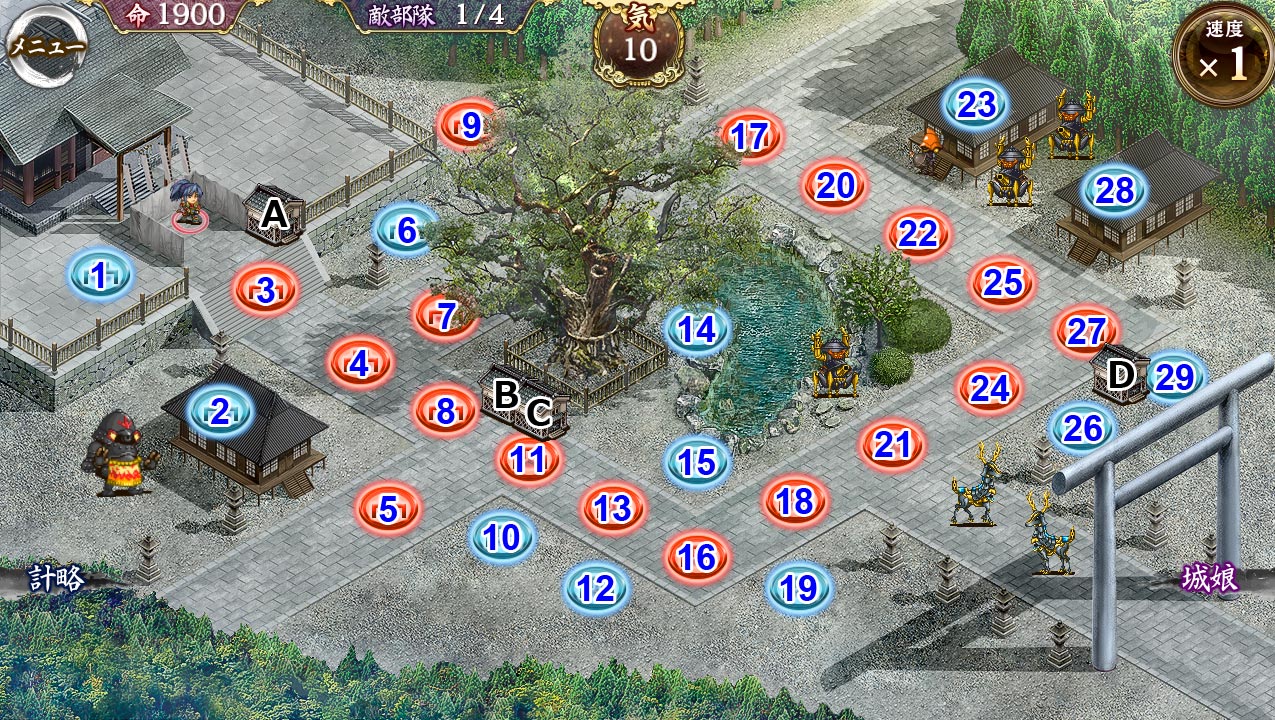Select blue deployment tile 19
Viewport: 1275px width, 720px height.
[x=799, y=588]
